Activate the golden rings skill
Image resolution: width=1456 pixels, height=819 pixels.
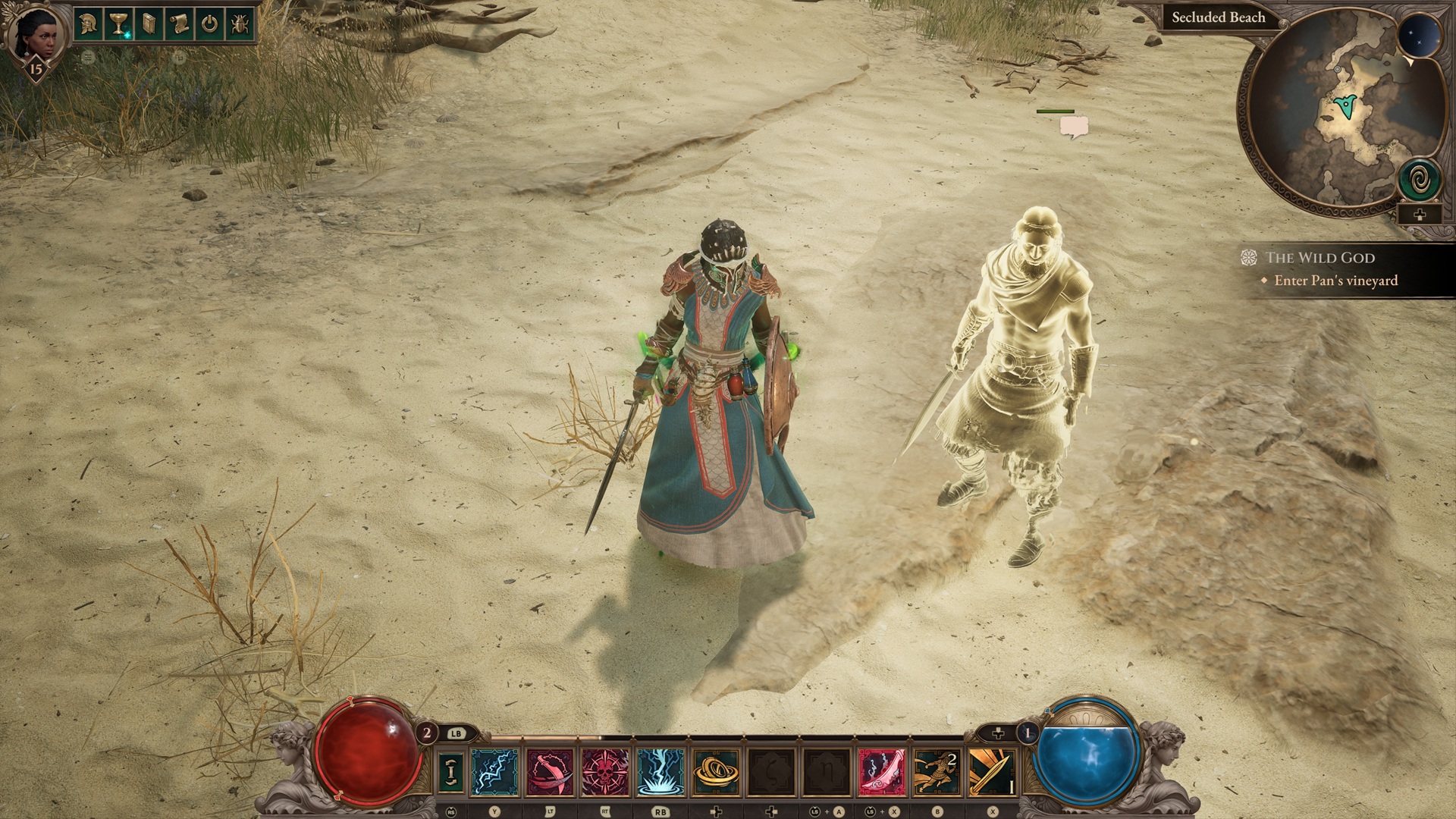coord(716,771)
